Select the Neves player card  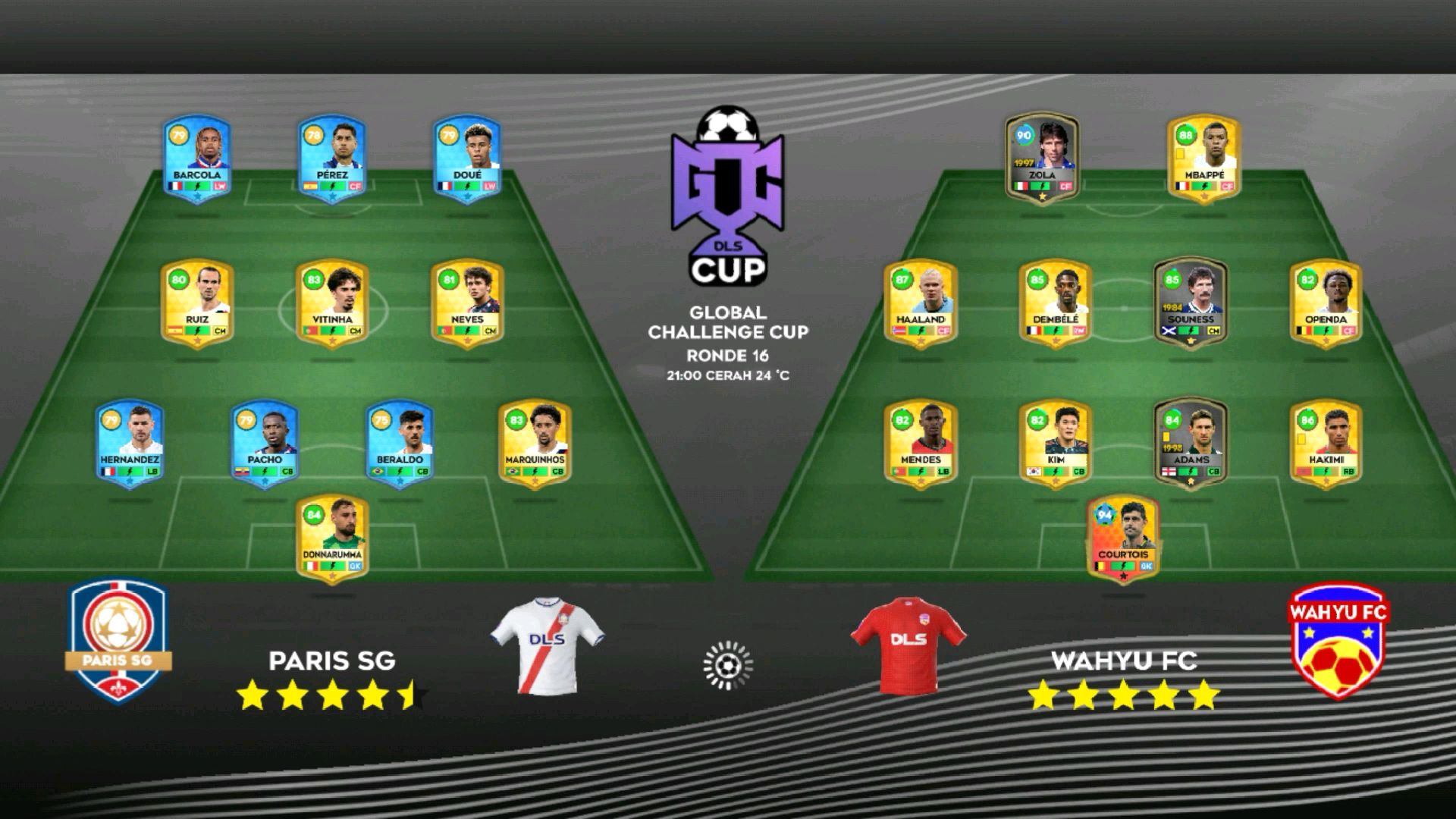467,303
